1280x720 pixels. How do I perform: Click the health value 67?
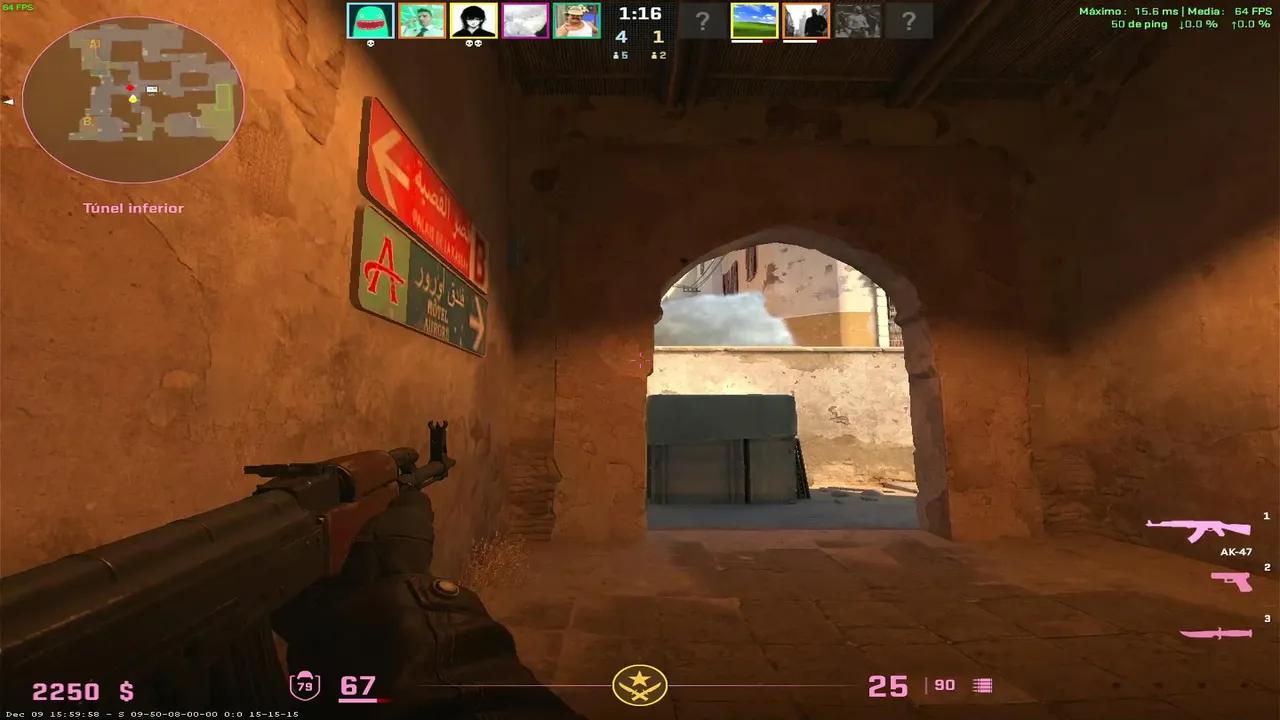pos(360,686)
